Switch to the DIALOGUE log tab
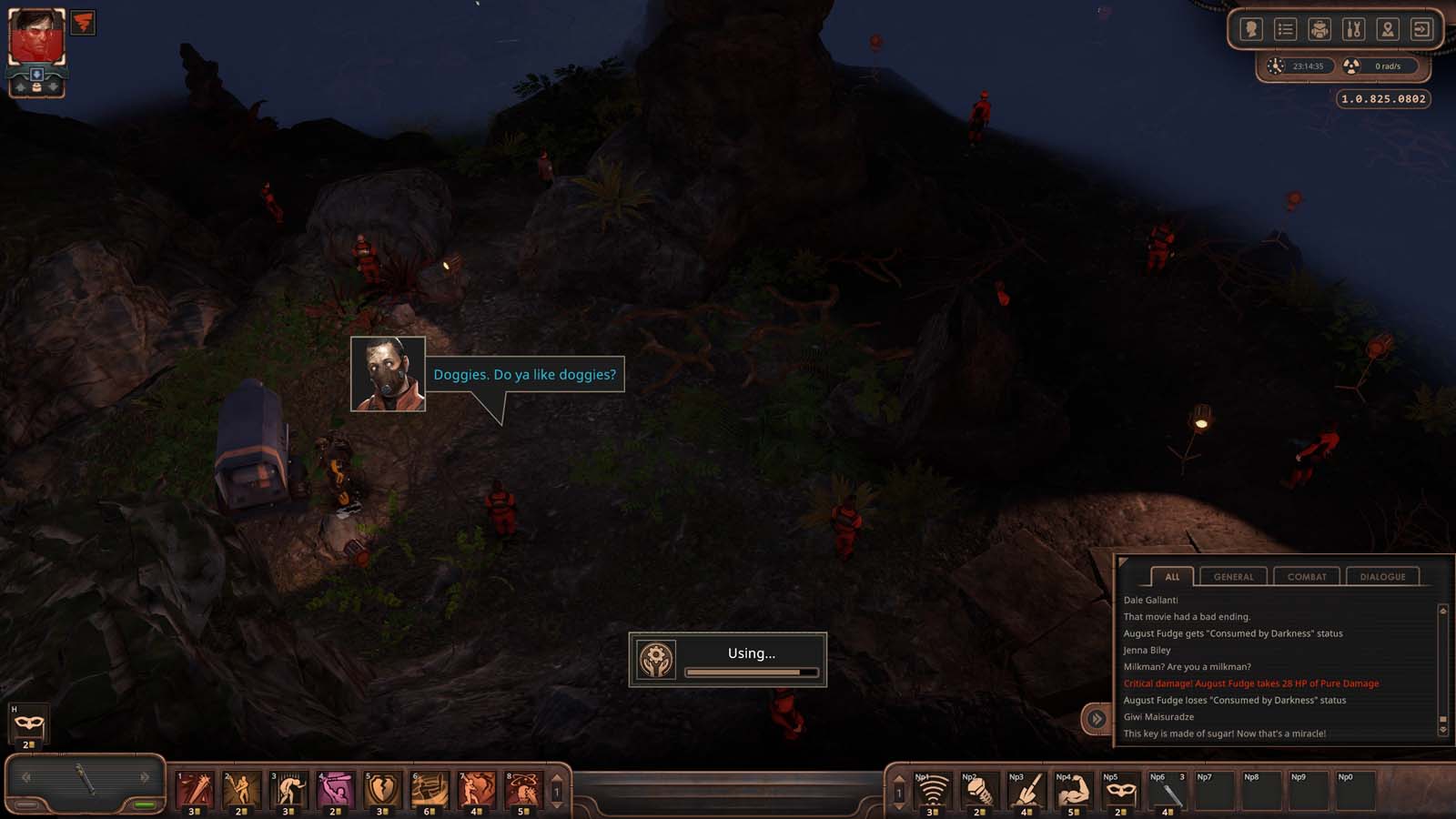Image resolution: width=1456 pixels, height=819 pixels. (1384, 576)
